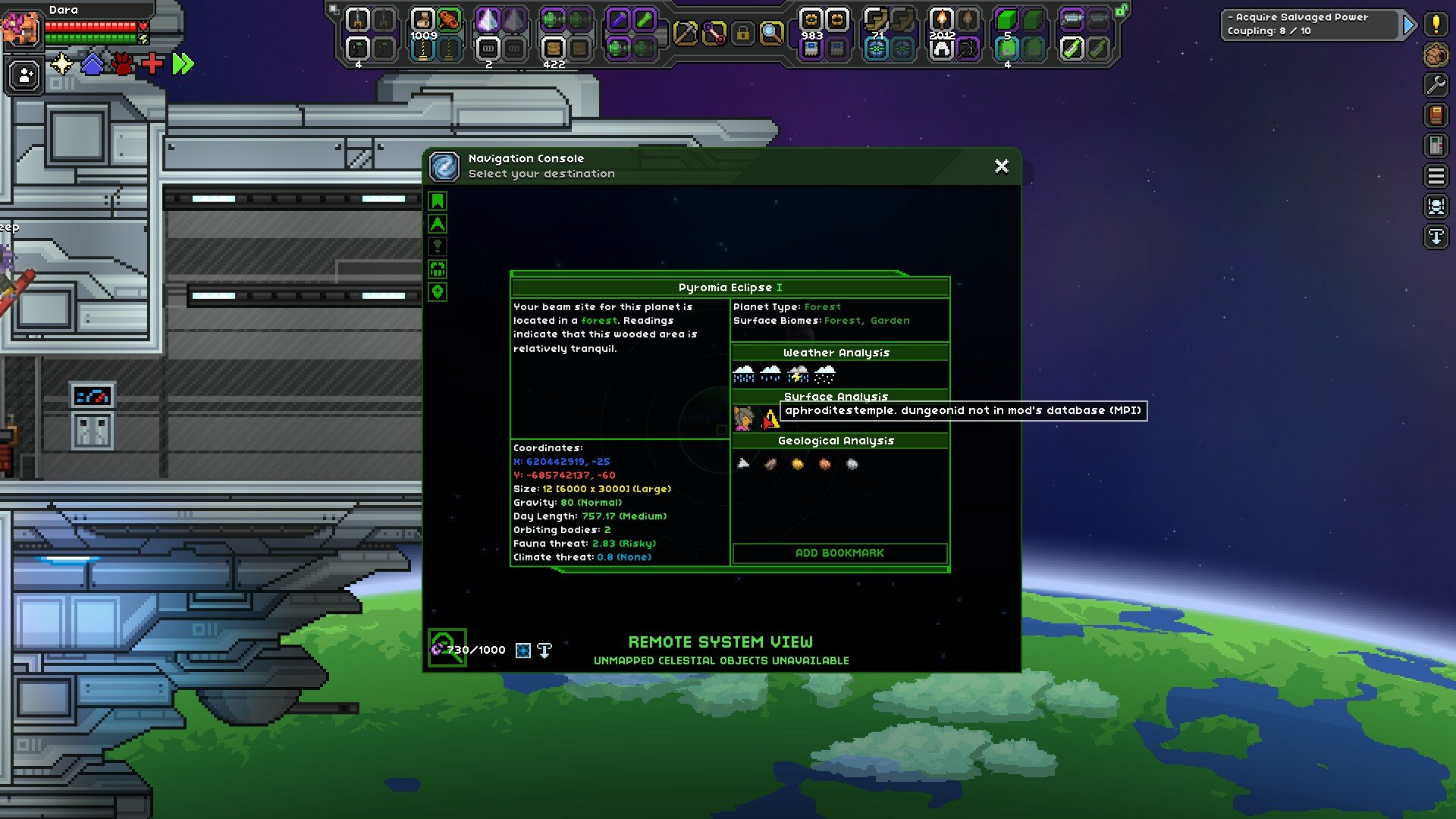The width and height of the screenshot is (1456, 819).
Task: Click the beam-down icon on the right sidebar
Action: [x=1436, y=236]
